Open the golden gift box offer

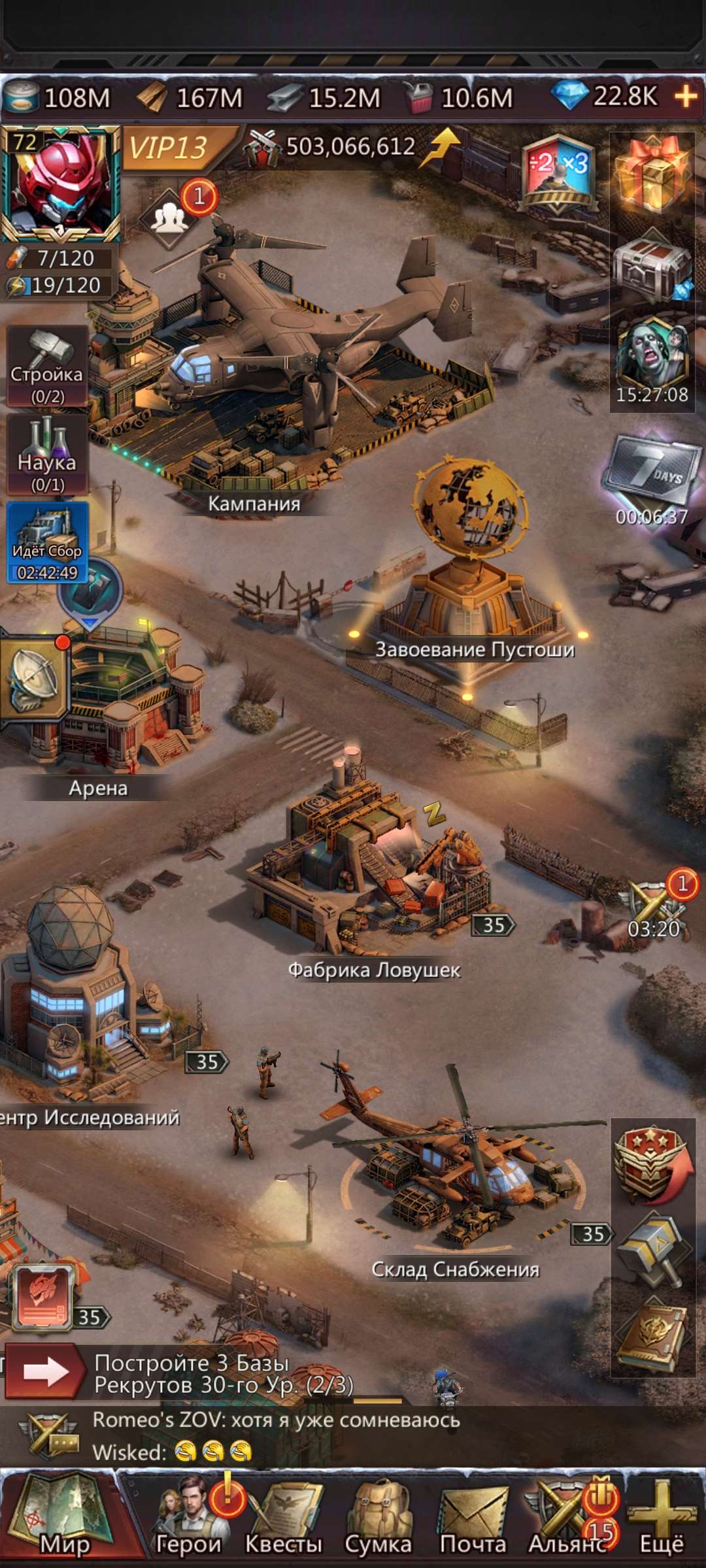click(x=652, y=174)
